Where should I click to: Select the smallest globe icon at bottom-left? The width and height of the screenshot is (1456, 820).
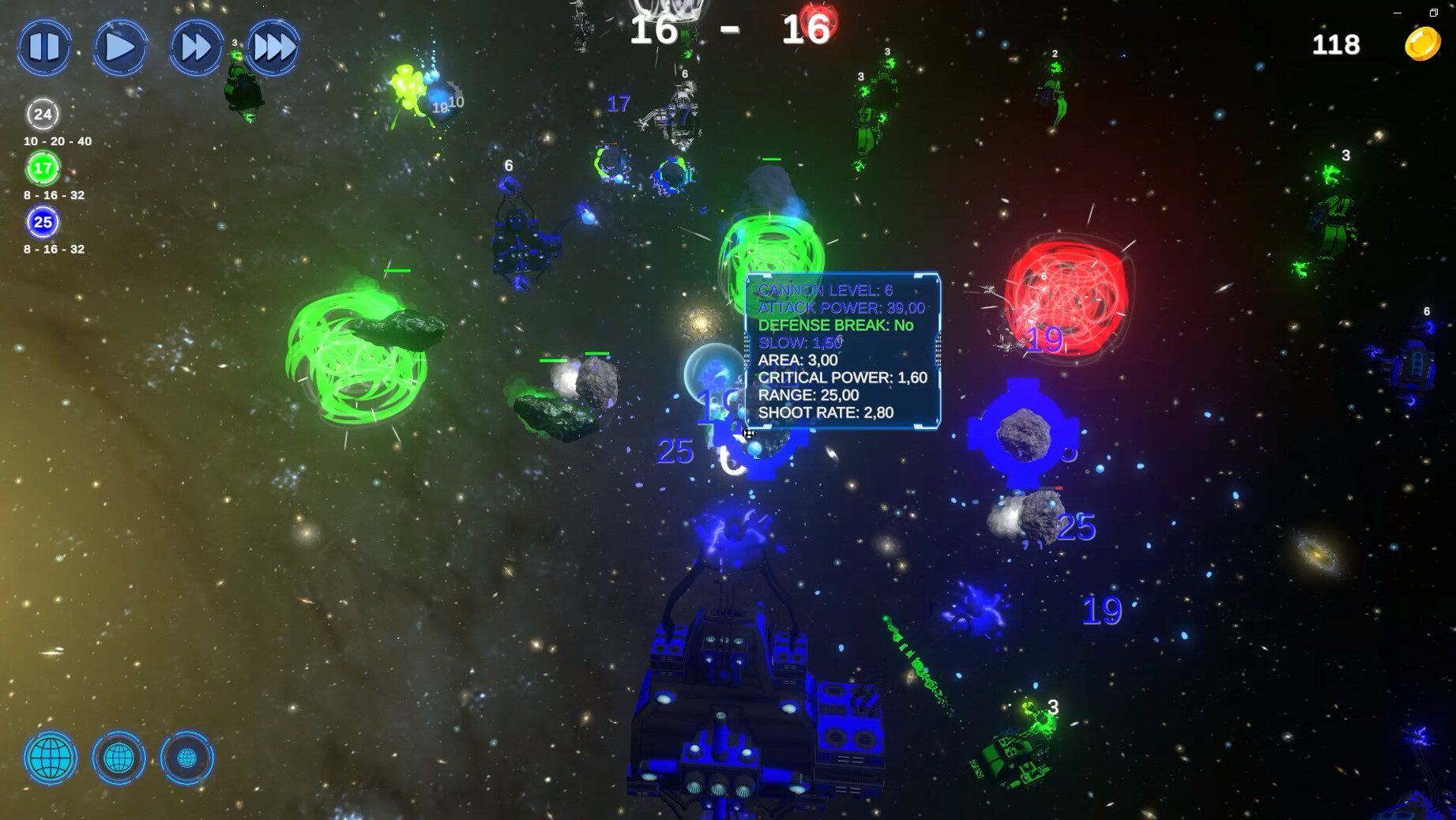(186, 758)
